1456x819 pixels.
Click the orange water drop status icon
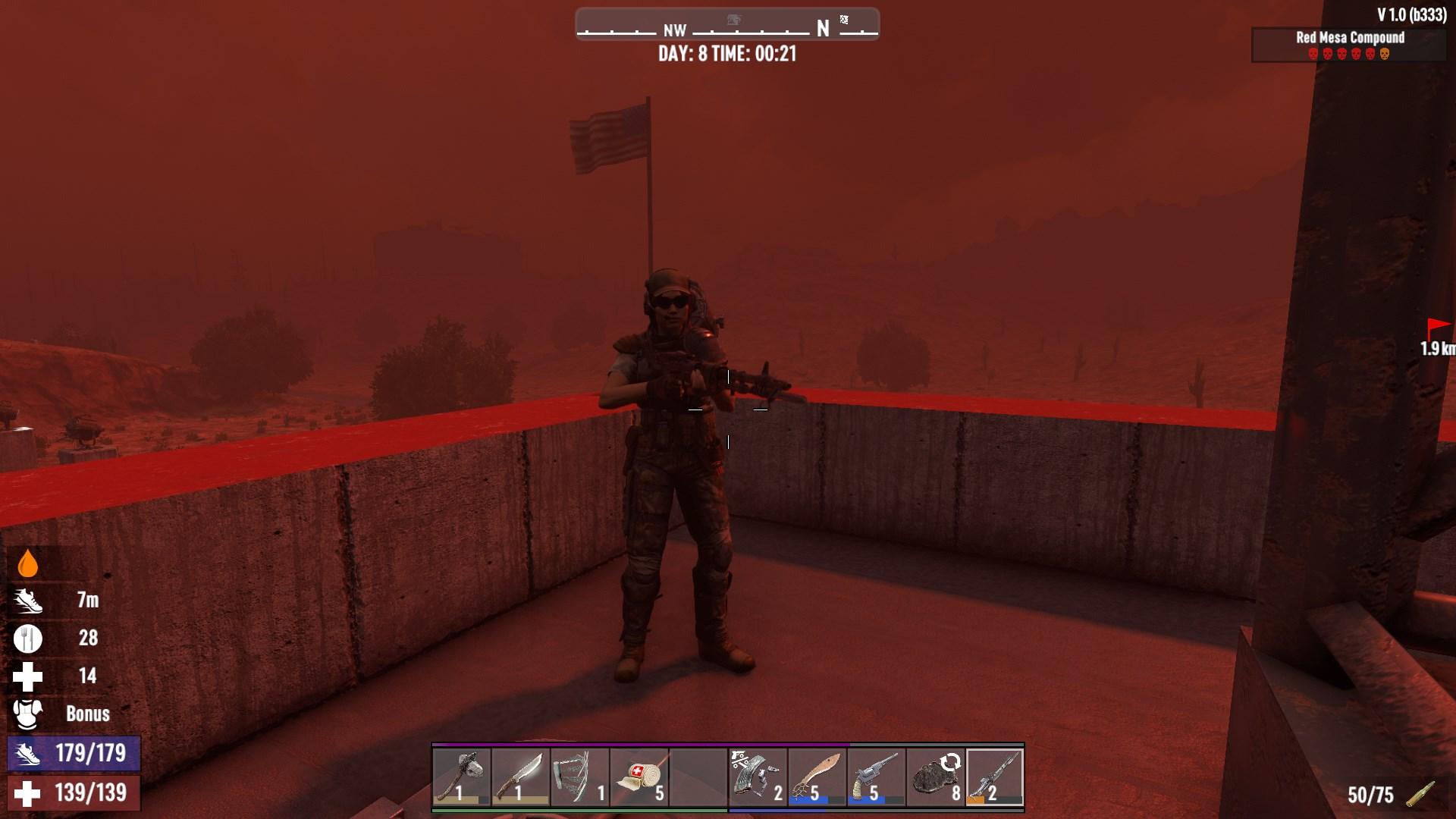[27, 563]
